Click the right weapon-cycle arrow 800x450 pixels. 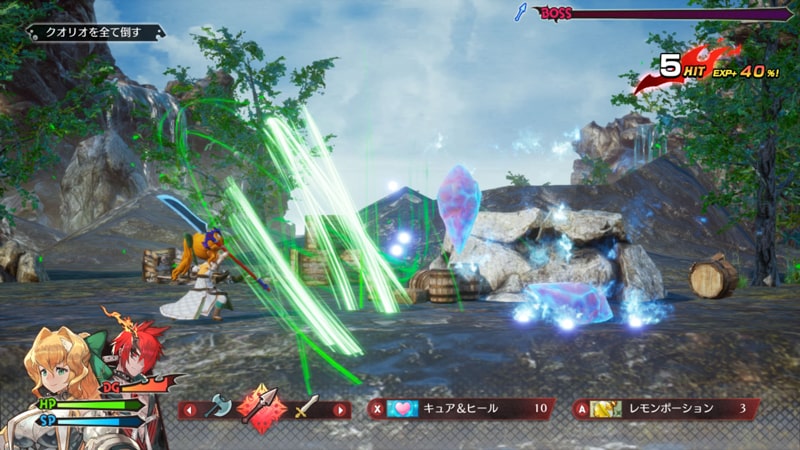coord(341,409)
